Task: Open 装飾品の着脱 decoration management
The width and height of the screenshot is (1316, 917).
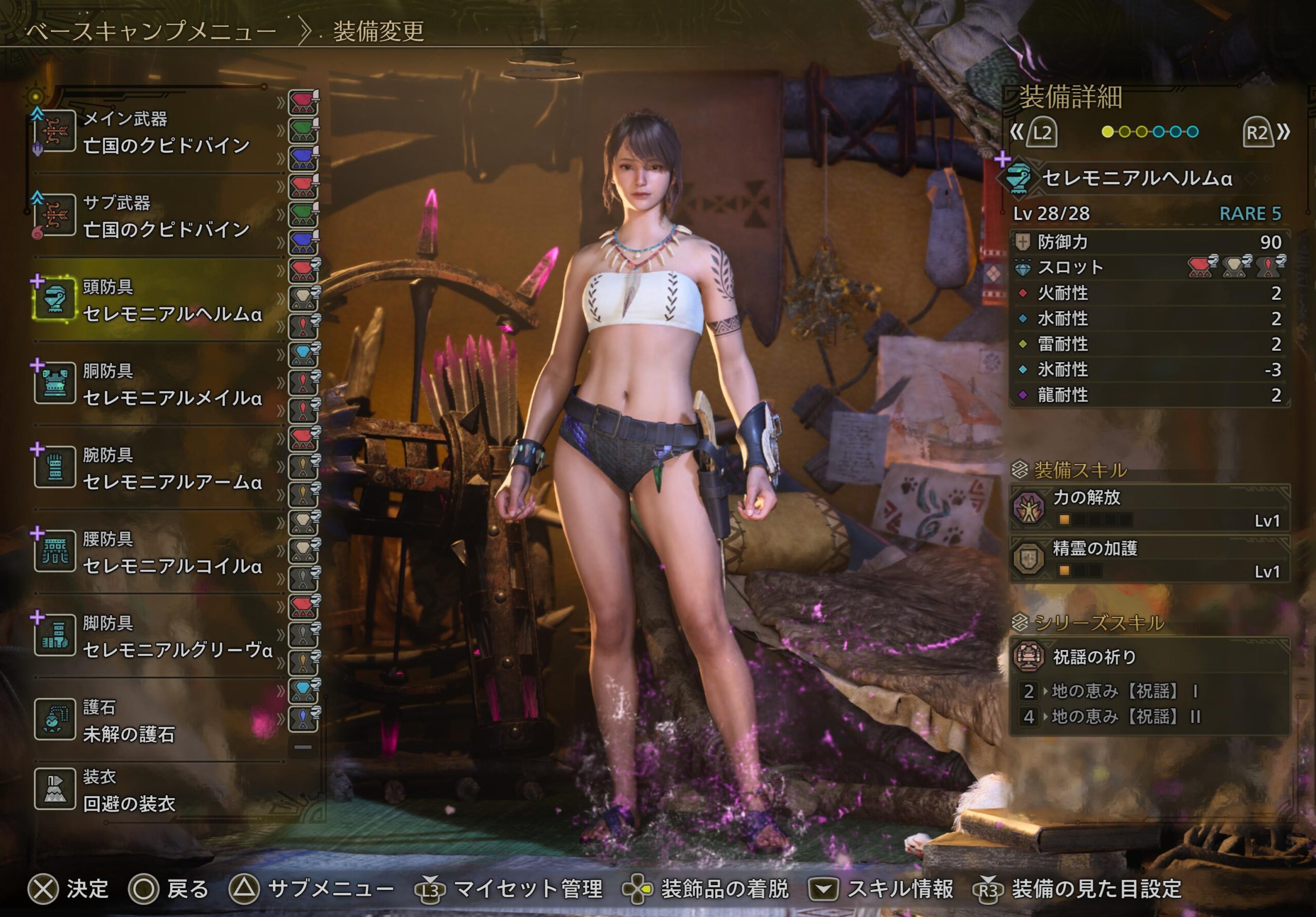Action: (x=724, y=889)
